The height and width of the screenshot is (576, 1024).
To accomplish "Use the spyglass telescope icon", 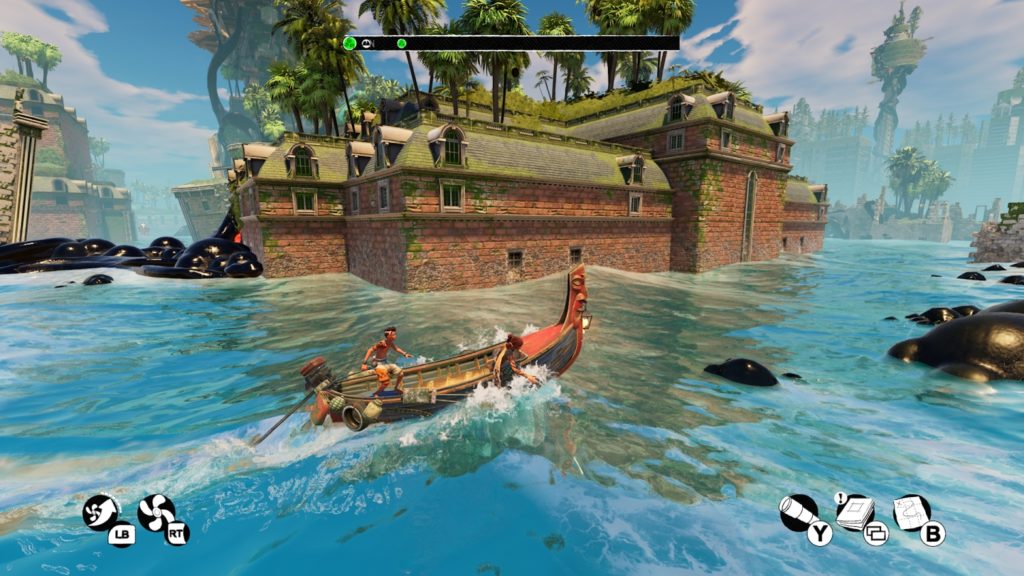I will pyautogui.click(x=798, y=512).
